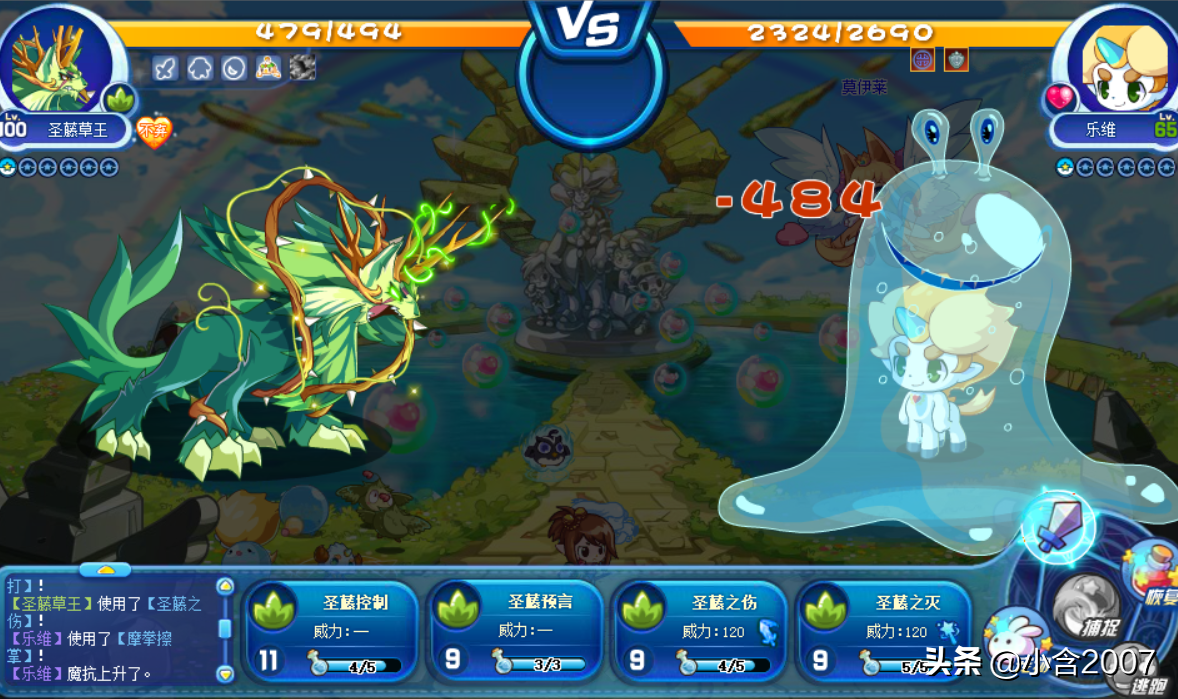Choose the 圣藤之灭 skill
This screenshot has width=1178, height=699.
coord(883,632)
